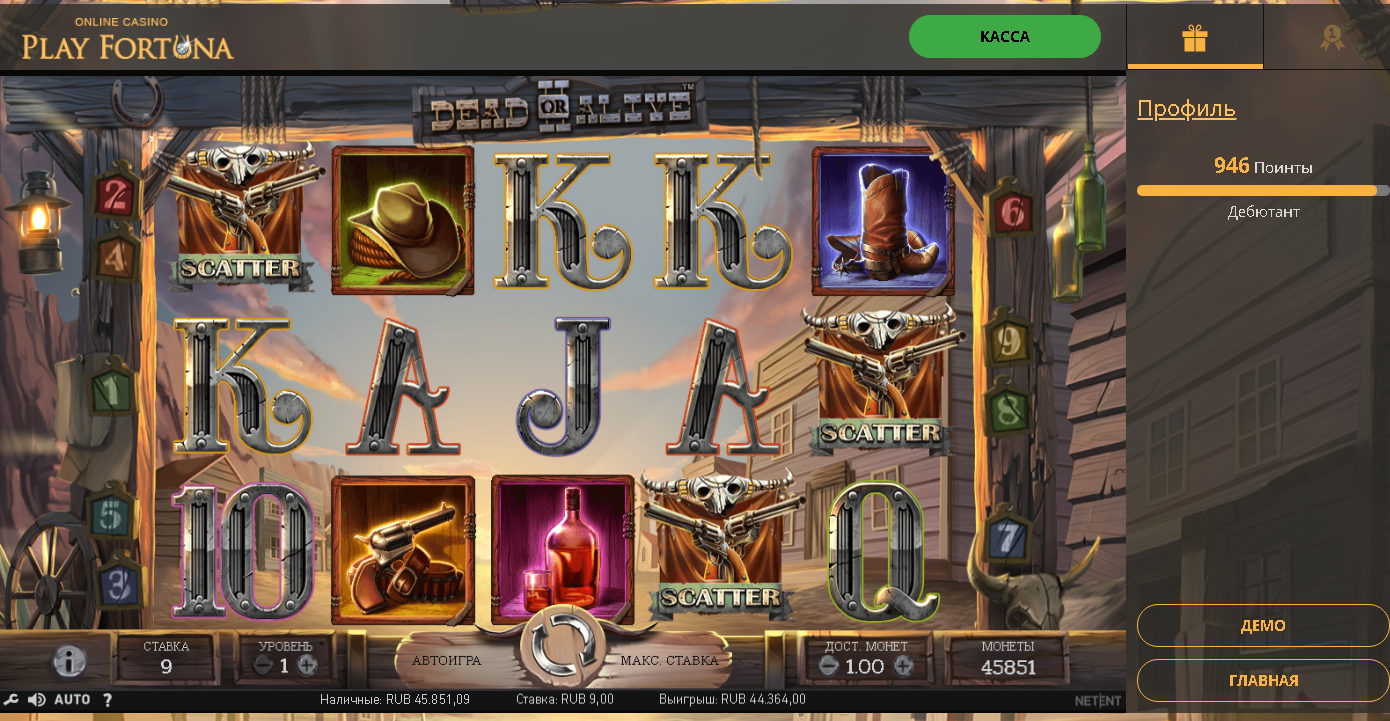This screenshot has height=721, width=1390.
Task: Click the wrench settings icon in bottom bar
Action: [13, 700]
